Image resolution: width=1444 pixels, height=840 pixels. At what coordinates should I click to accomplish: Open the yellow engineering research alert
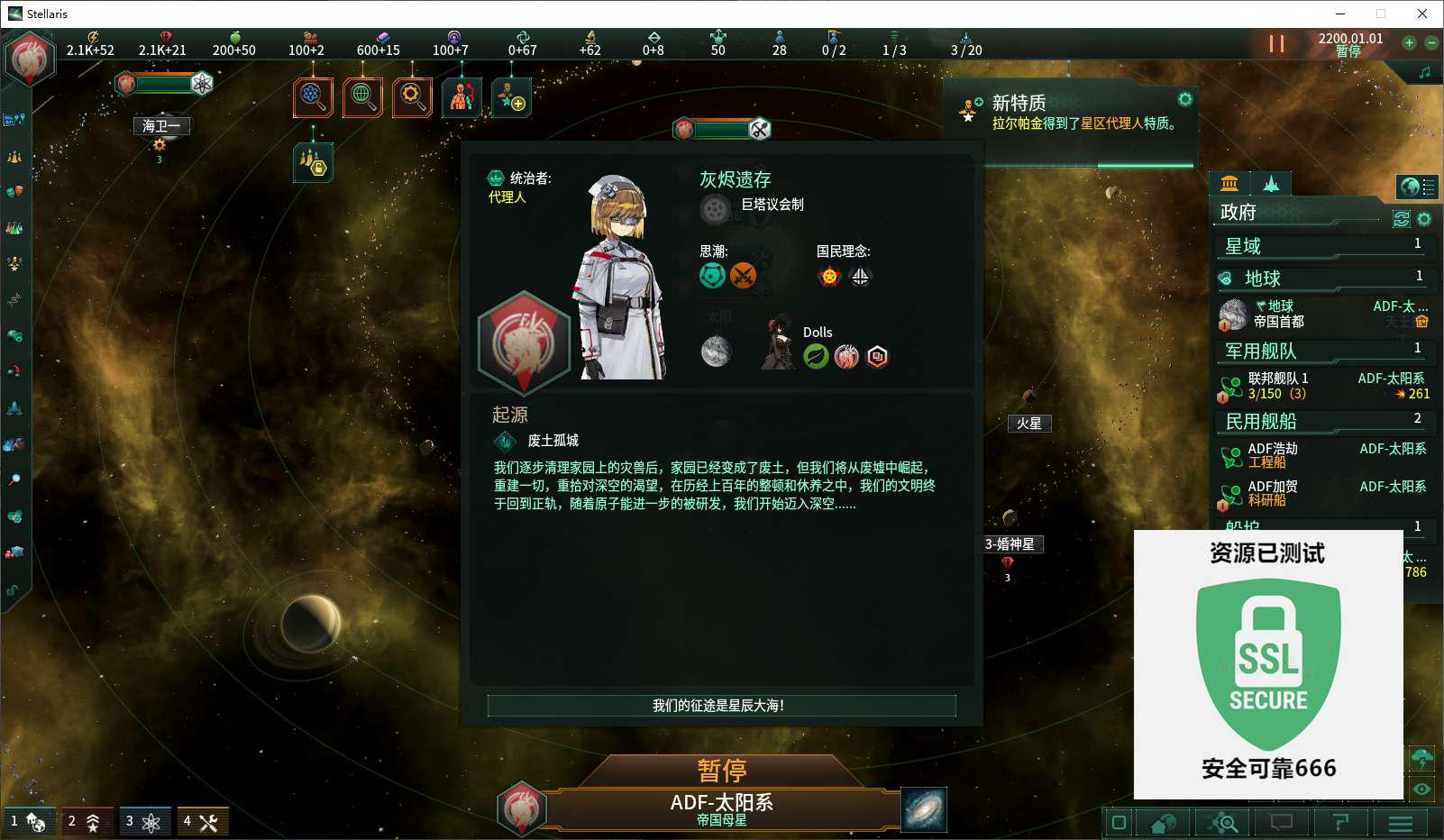(x=412, y=97)
